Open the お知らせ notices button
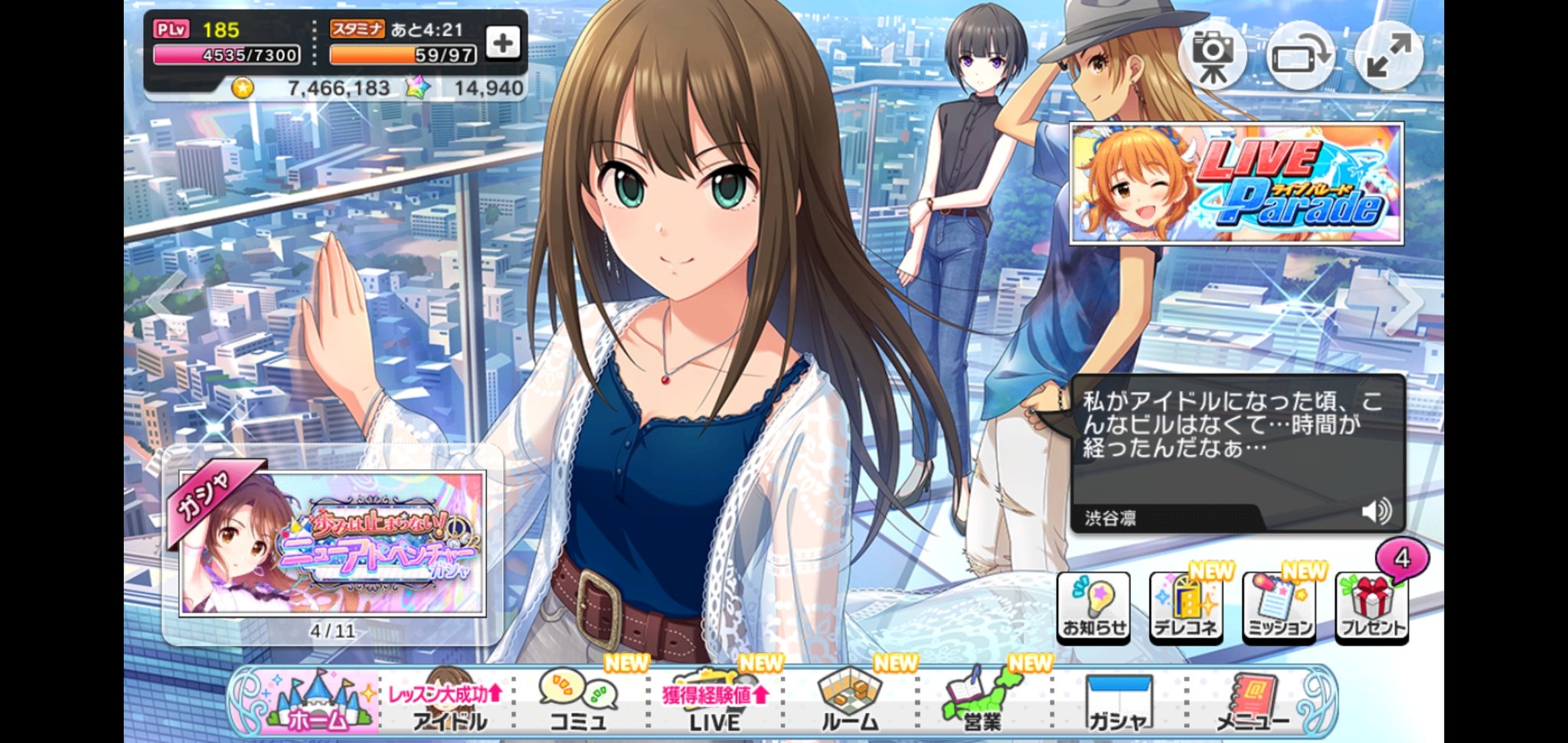The image size is (1568, 743). tap(1093, 607)
